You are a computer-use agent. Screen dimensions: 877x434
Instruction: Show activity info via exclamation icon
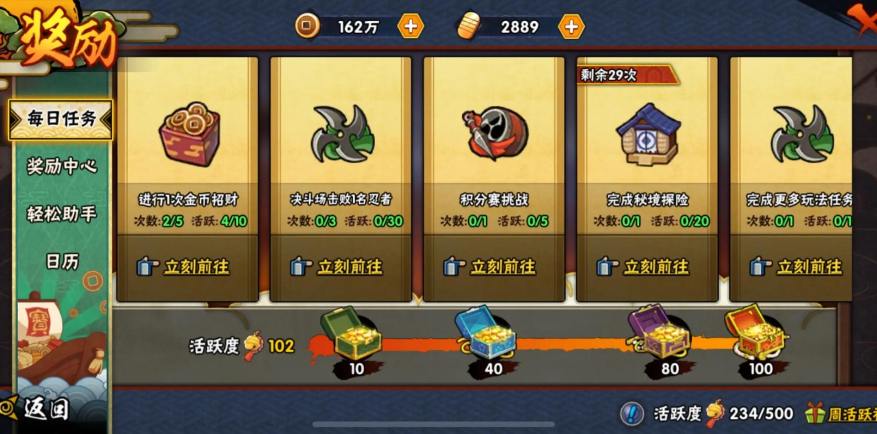coord(631,413)
